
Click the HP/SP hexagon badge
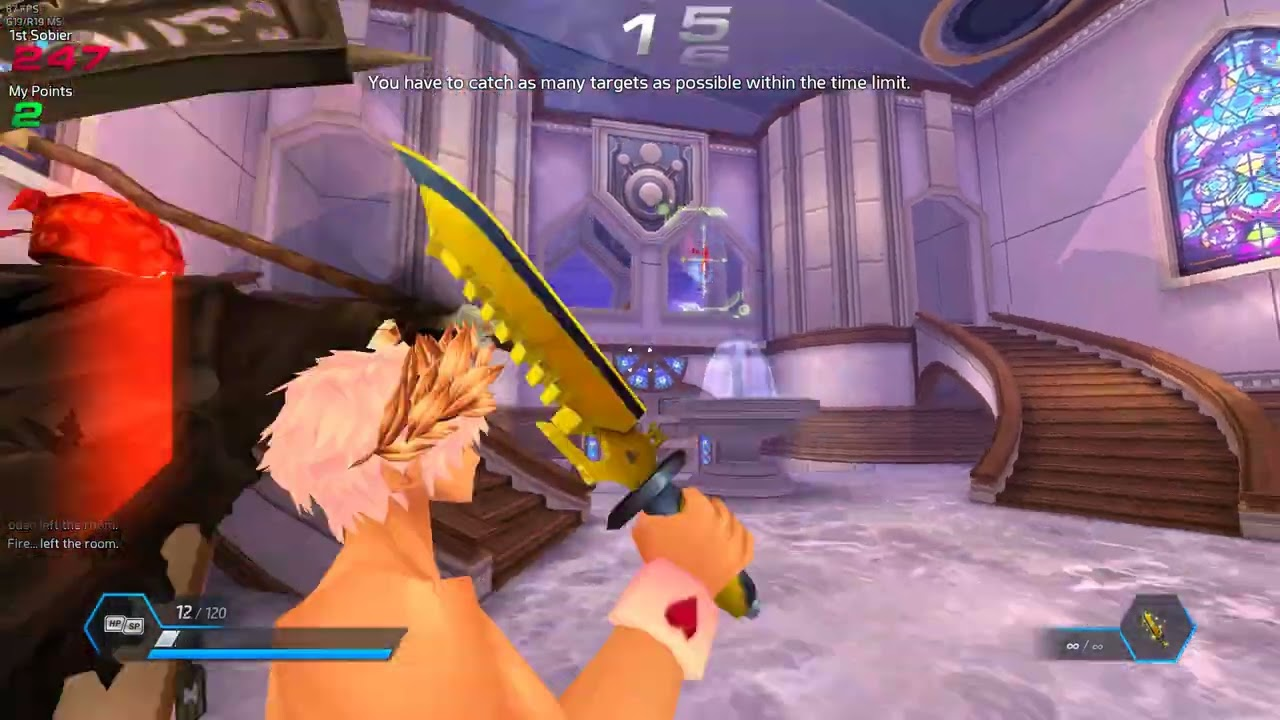click(124, 625)
